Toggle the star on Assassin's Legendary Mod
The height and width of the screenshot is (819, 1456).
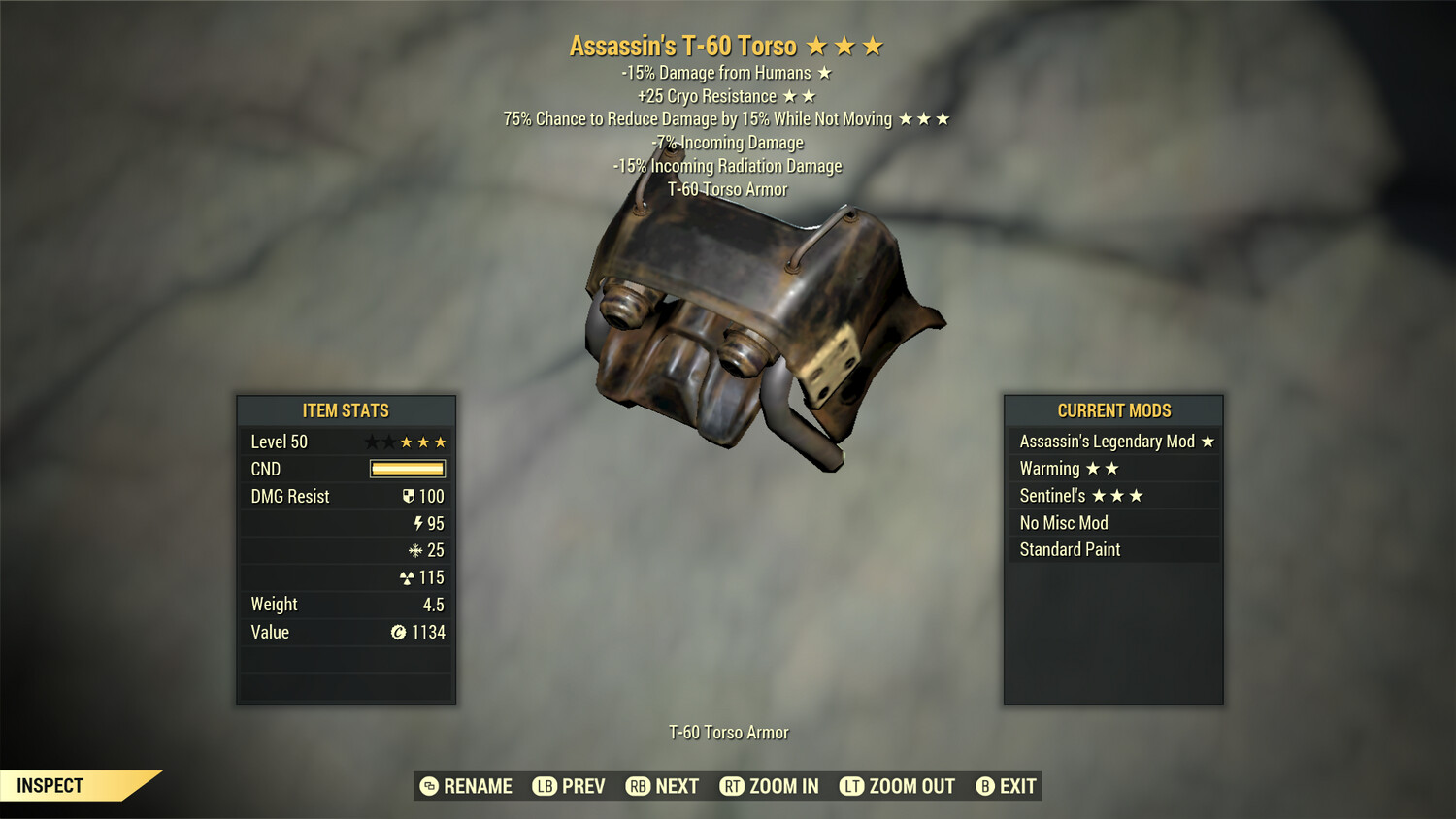pos(1208,441)
